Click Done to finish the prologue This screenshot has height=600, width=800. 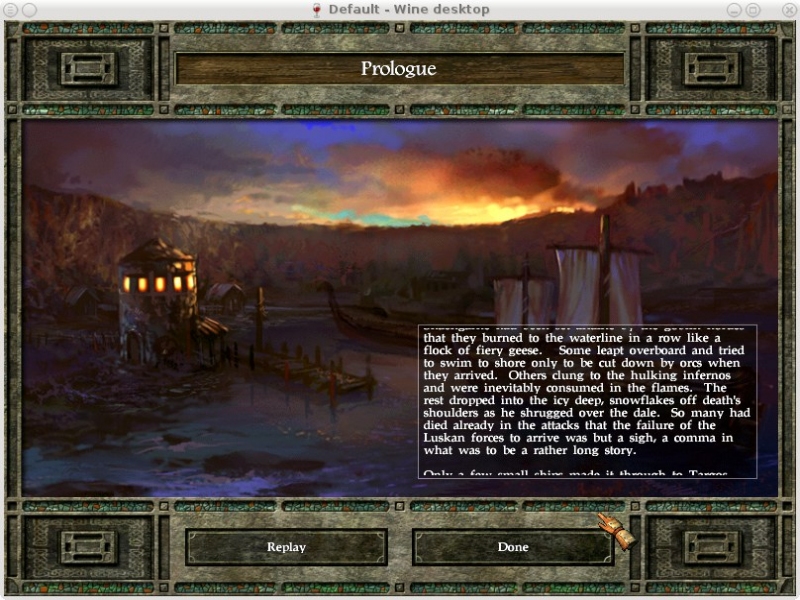coord(513,547)
